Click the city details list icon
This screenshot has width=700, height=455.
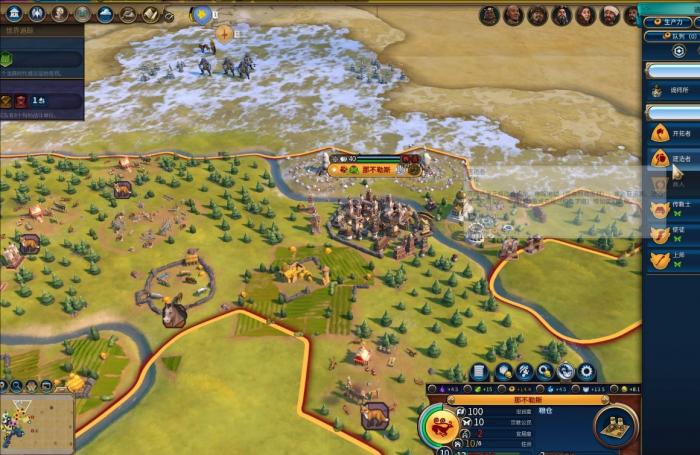[x=479, y=372]
